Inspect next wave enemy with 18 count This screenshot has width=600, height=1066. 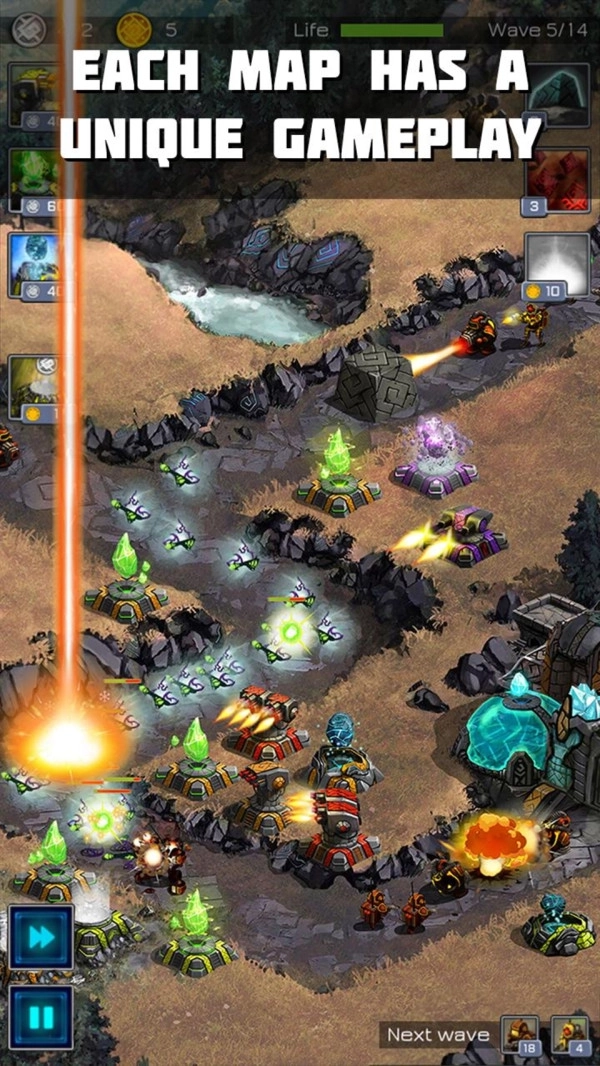(x=520, y=1035)
